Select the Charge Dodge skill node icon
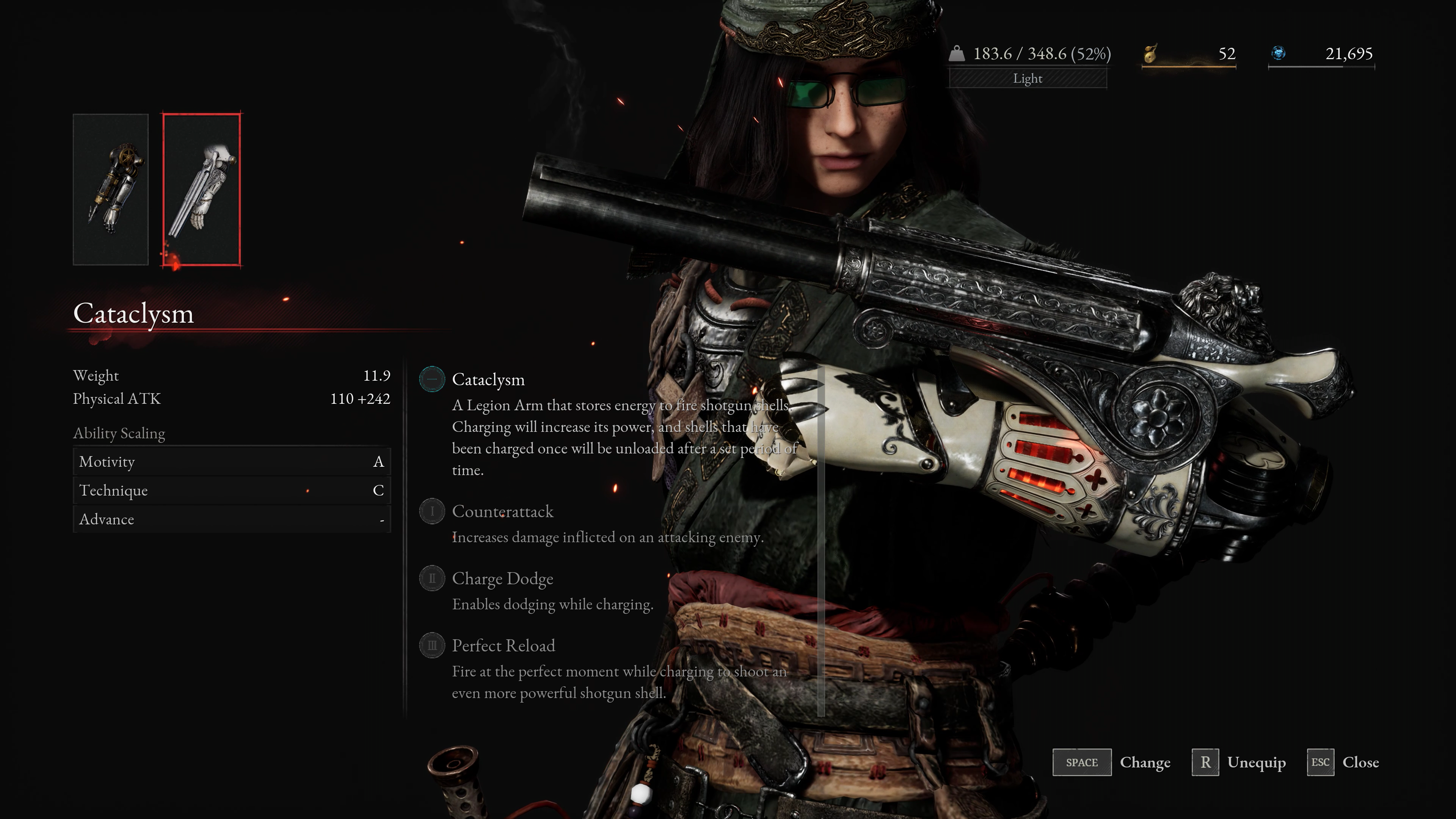This screenshot has width=1456, height=819. tap(432, 578)
